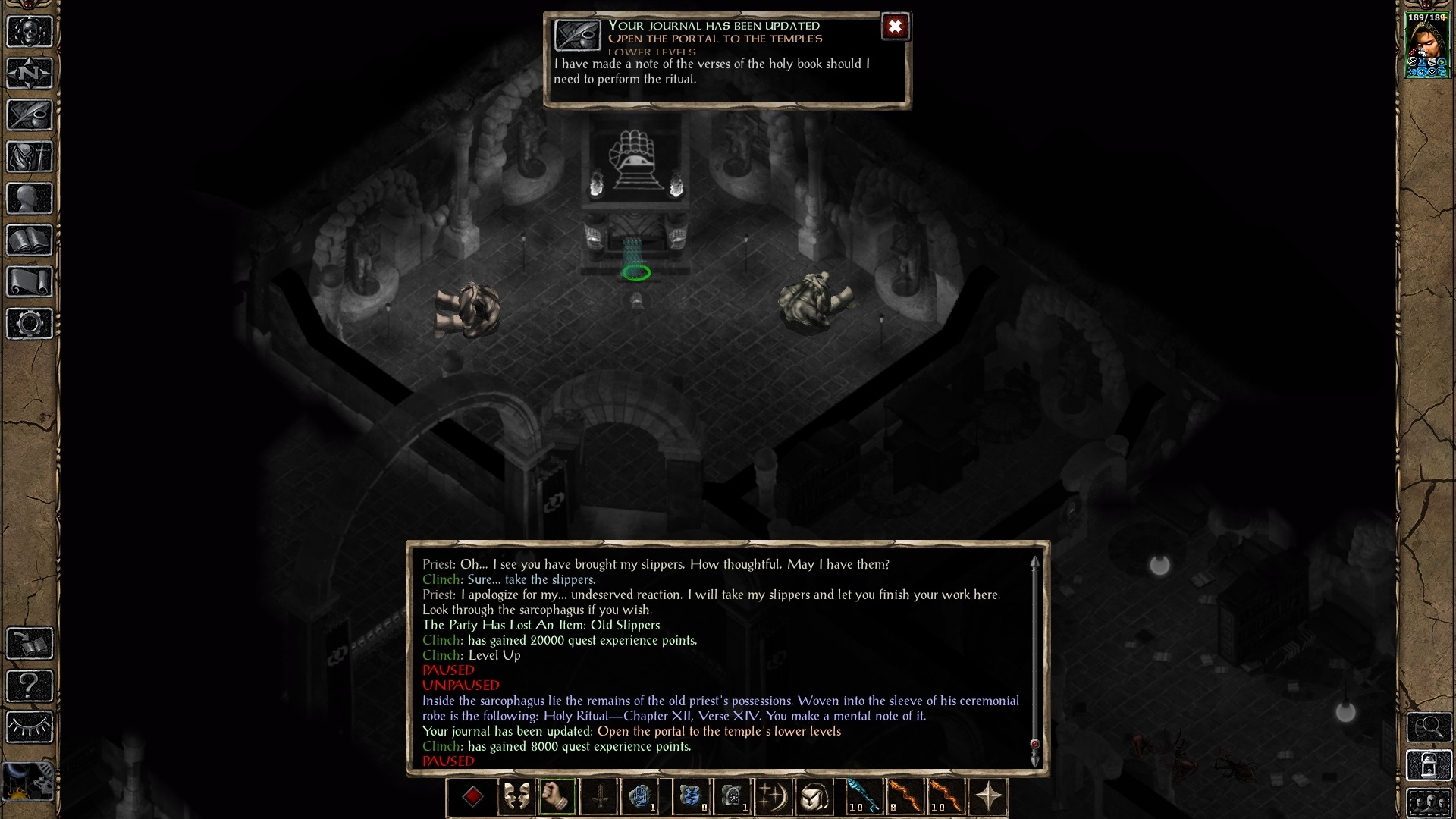Screen dimensions: 1456x819
Task: Open the inventory screen
Action: pos(30,157)
